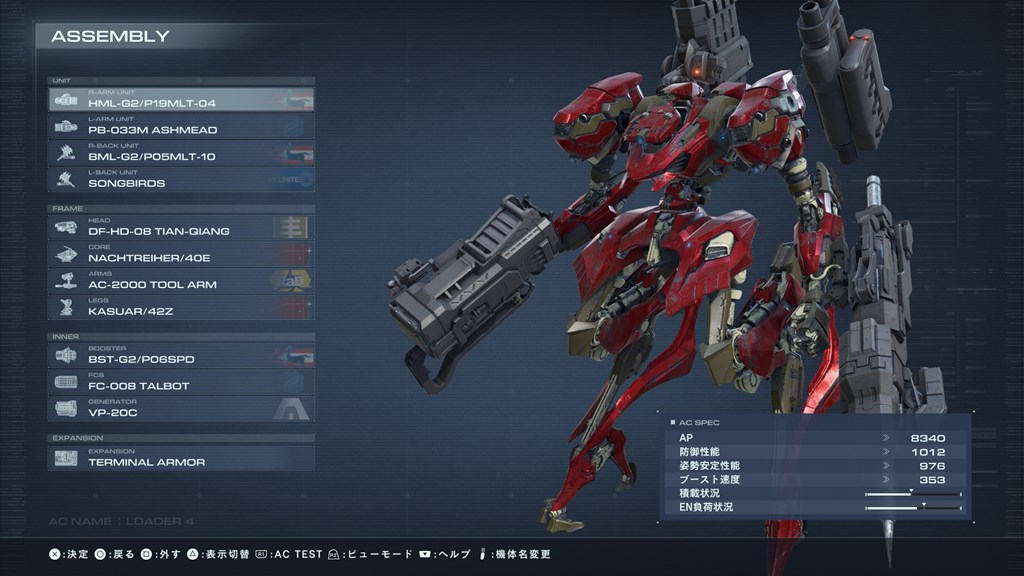
Task: Open the BST-G2/P06SPD booster slot
Action: click(181, 356)
